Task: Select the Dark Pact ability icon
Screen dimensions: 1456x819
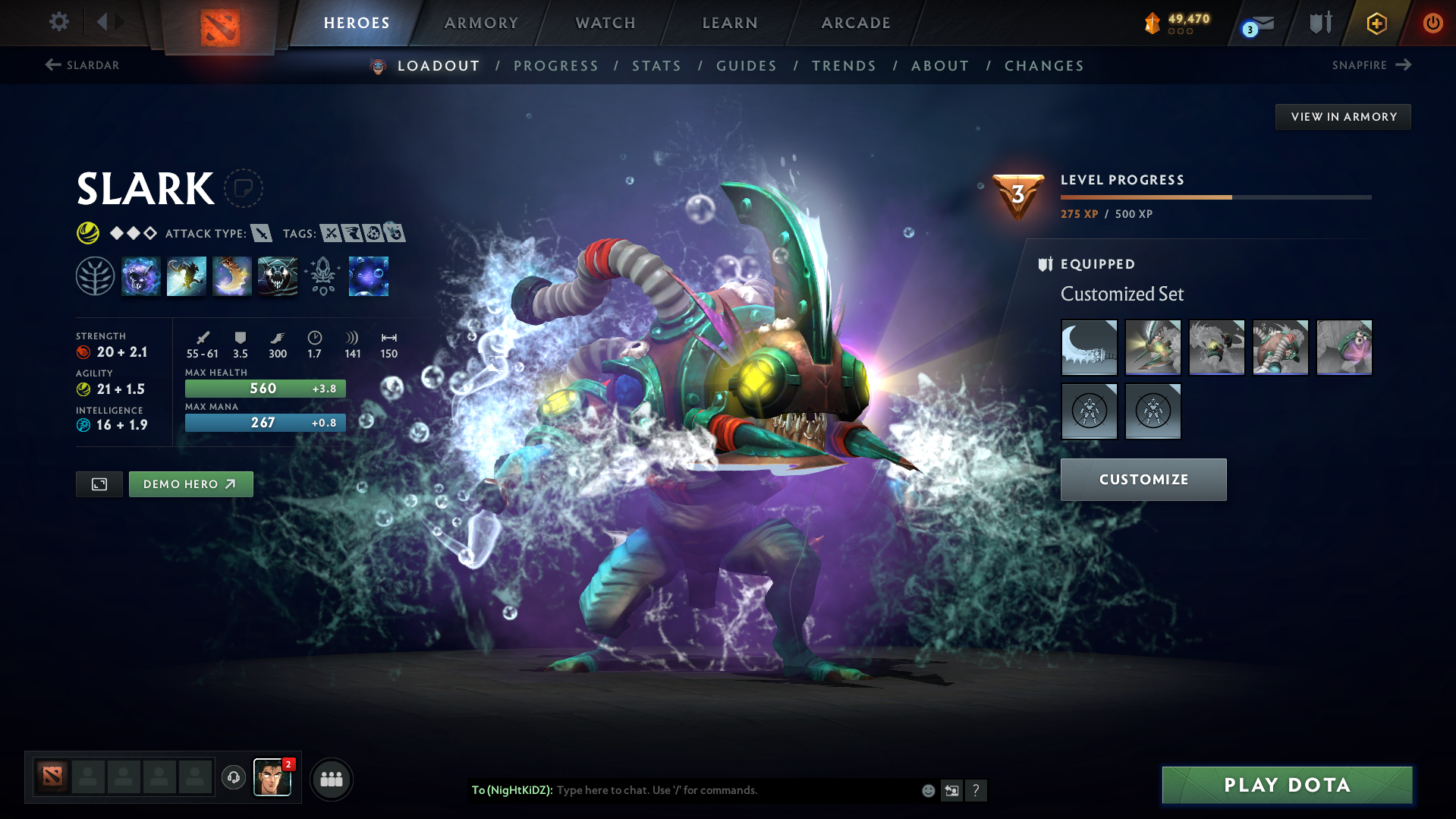Action: [141, 276]
